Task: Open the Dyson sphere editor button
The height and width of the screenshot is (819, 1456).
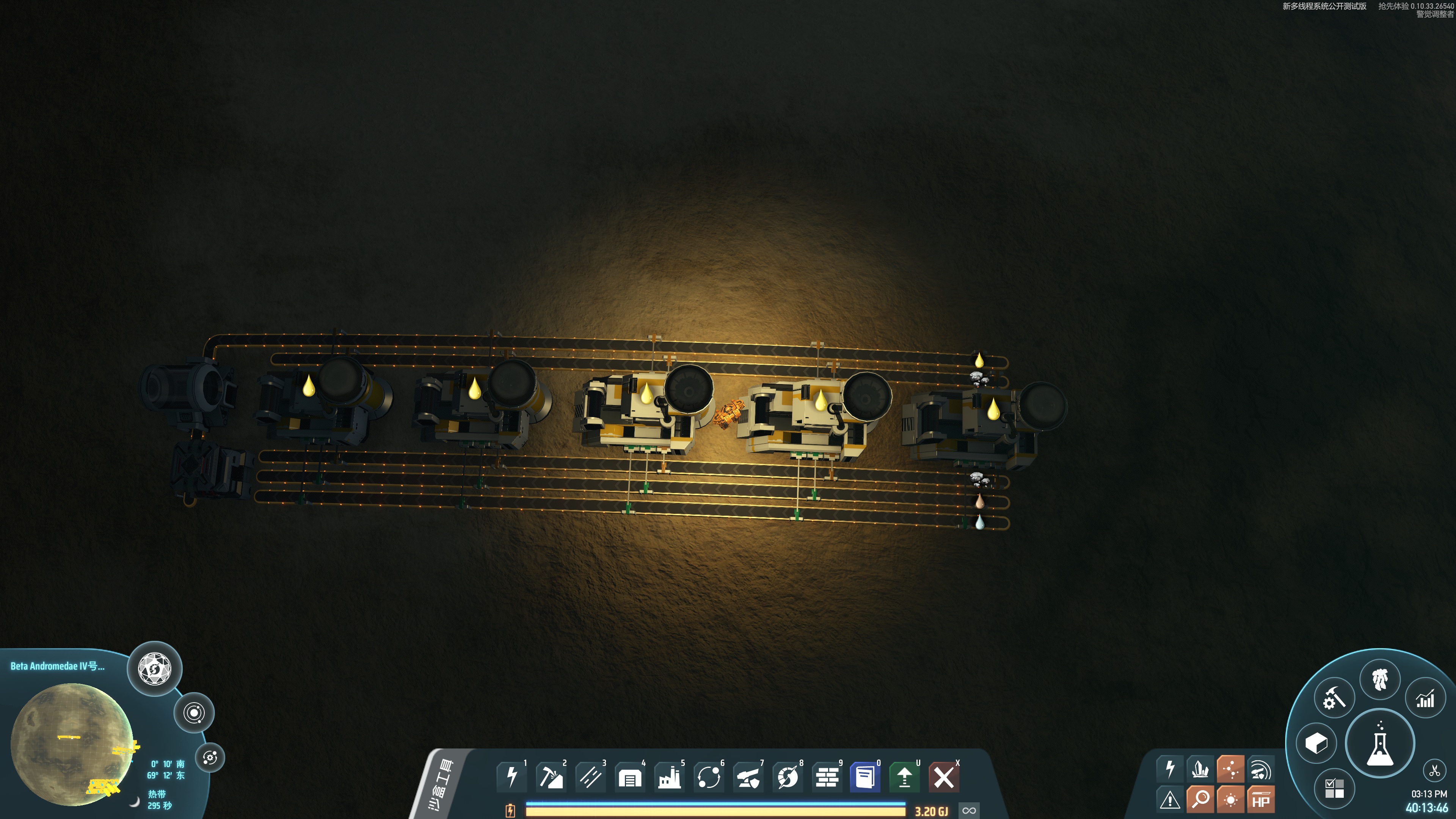Action: (x=154, y=668)
